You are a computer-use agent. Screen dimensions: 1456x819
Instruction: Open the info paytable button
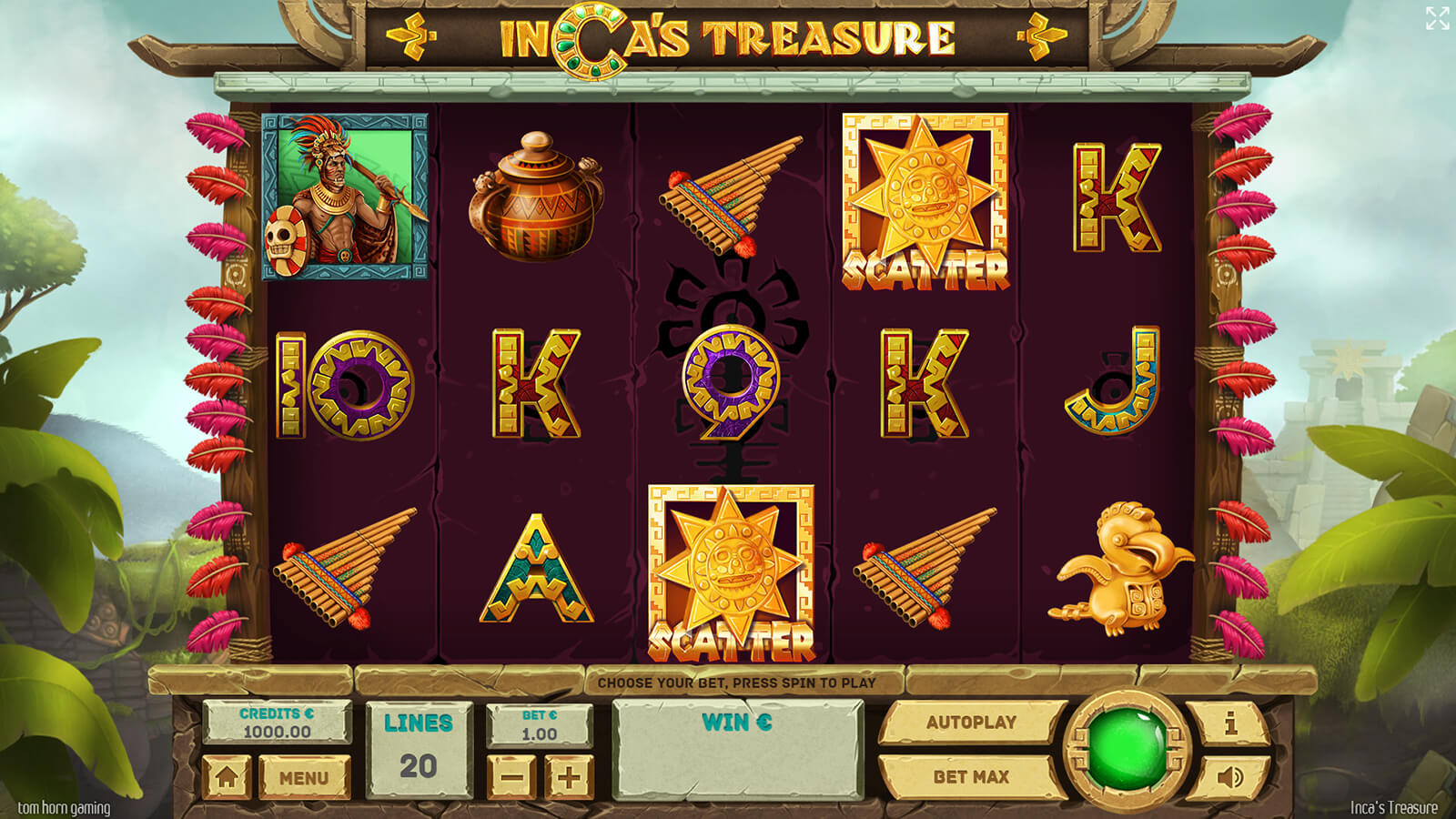[x=1230, y=723]
